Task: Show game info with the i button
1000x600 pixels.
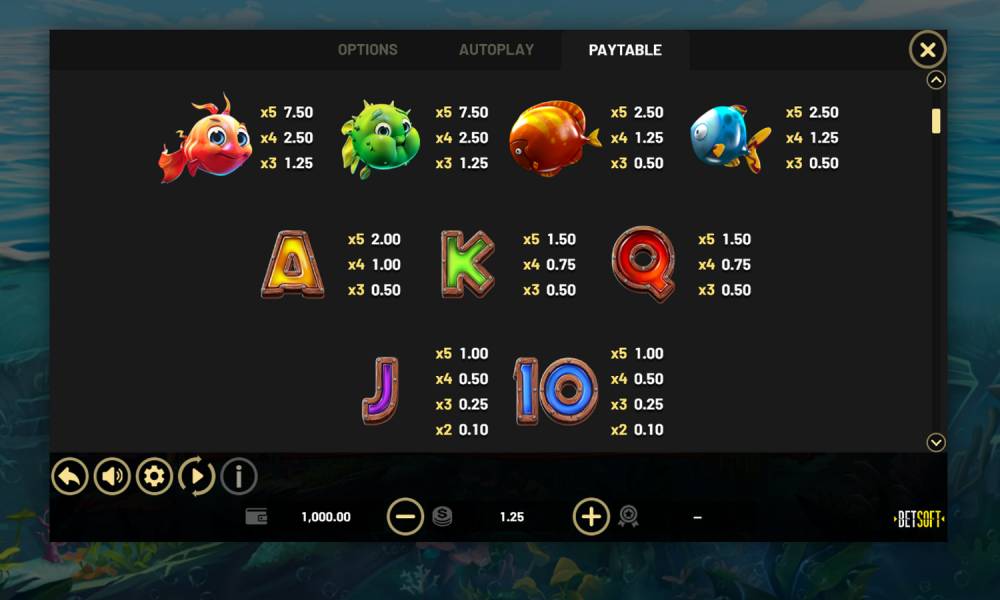Action: 238,476
